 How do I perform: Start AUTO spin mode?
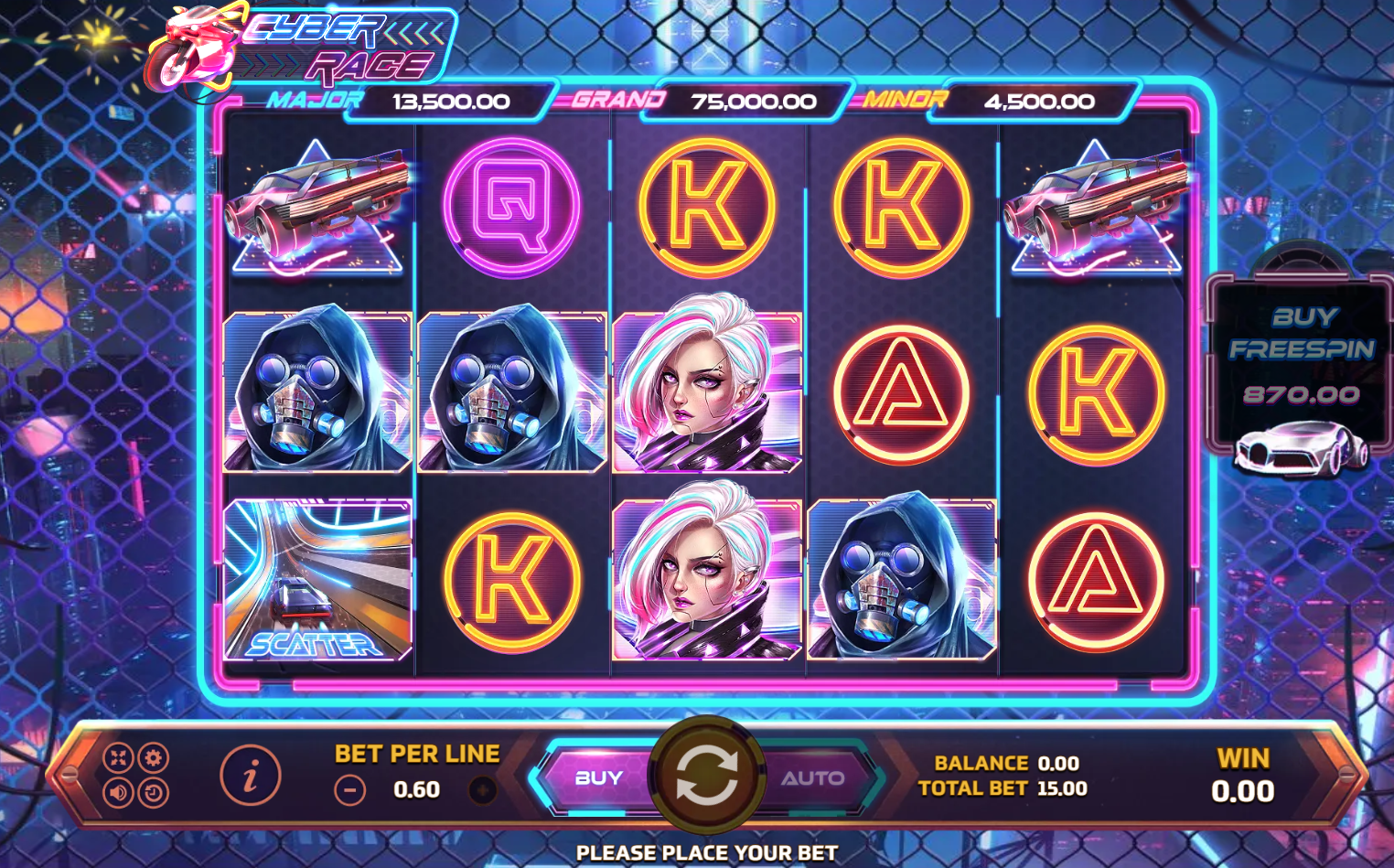[812, 778]
